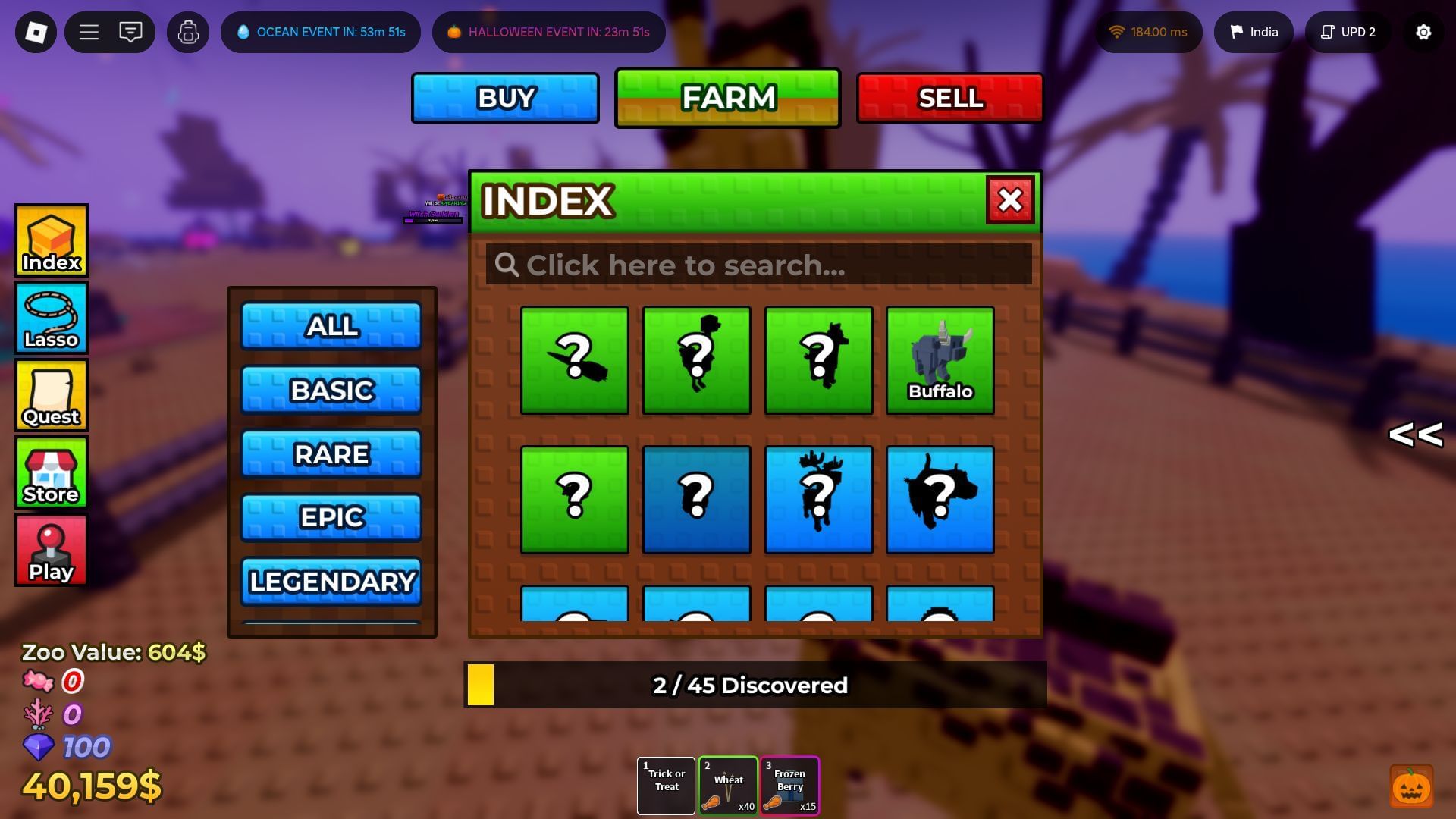
Task: Toggle the LEGENDARY rarity filter
Action: [x=331, y=581]
